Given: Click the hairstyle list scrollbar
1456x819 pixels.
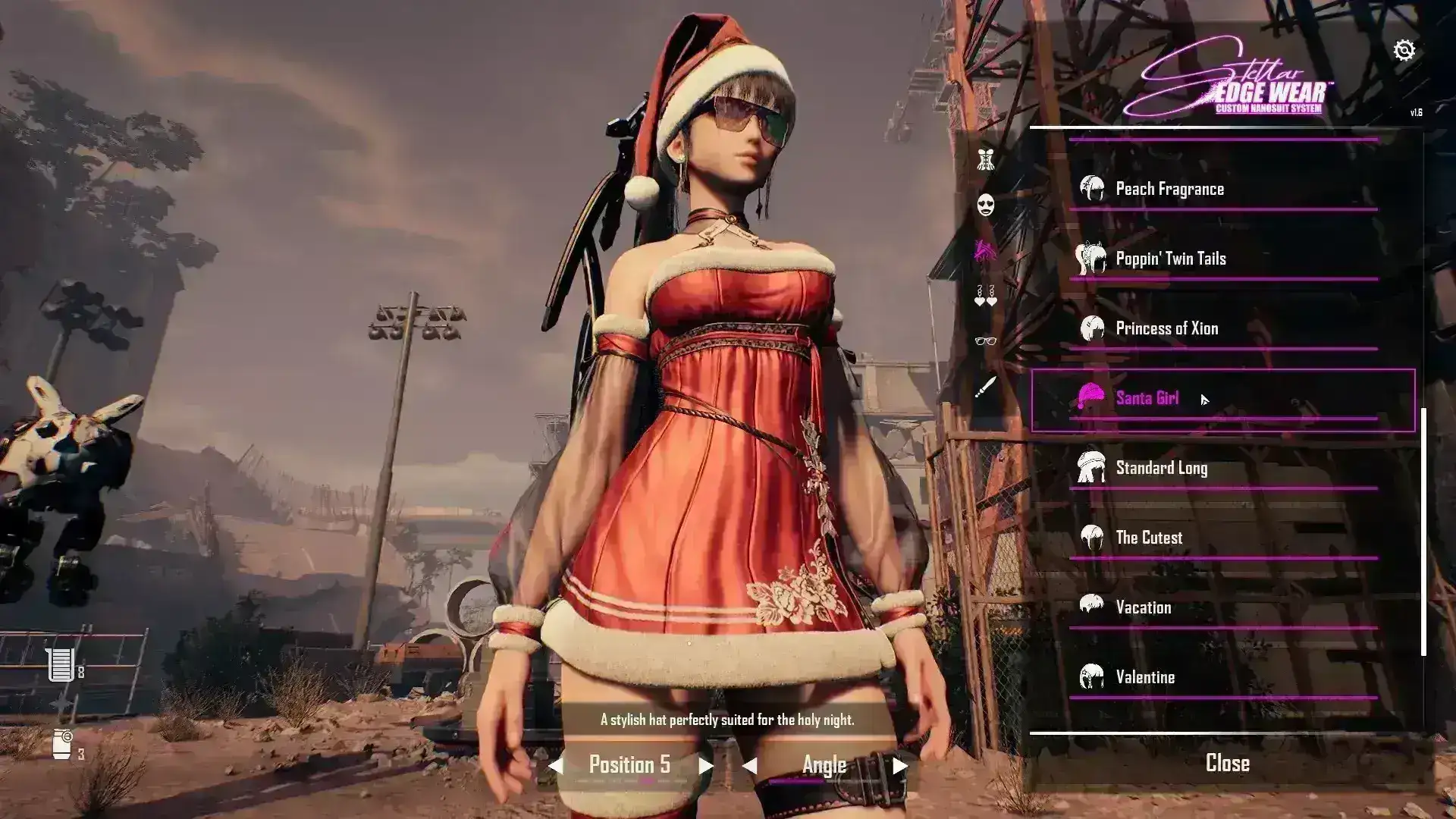Looking at the screenshot, I should click(x=1423, y=531).
